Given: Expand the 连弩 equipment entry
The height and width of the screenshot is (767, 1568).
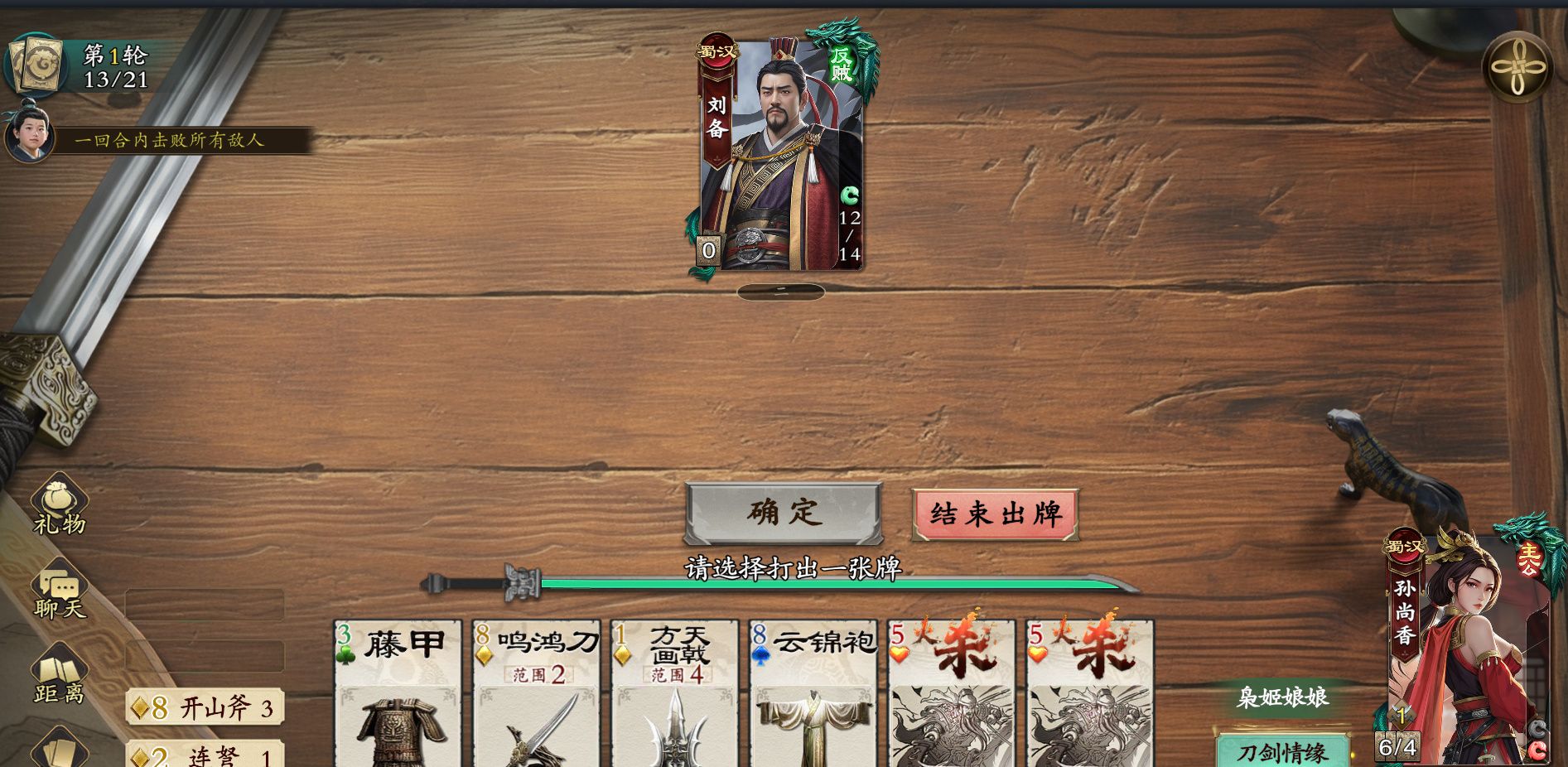Looking at the screenshot, I should 203,755.
